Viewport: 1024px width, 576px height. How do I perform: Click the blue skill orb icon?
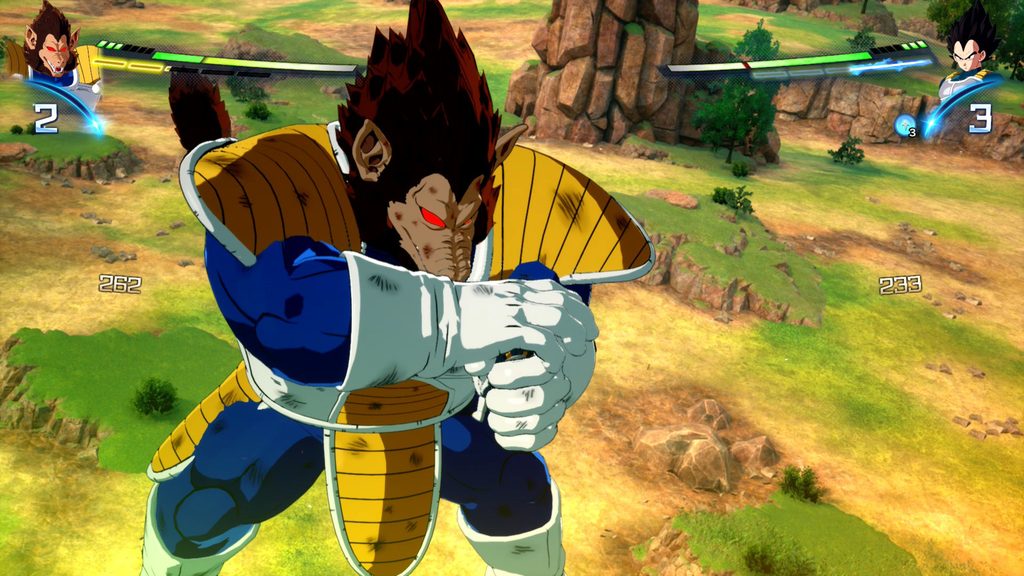click(905, 125)
